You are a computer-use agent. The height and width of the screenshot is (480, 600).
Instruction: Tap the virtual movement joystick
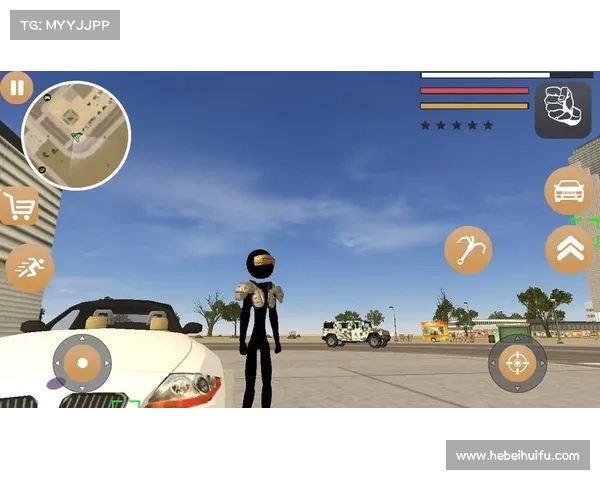[83, 363]
